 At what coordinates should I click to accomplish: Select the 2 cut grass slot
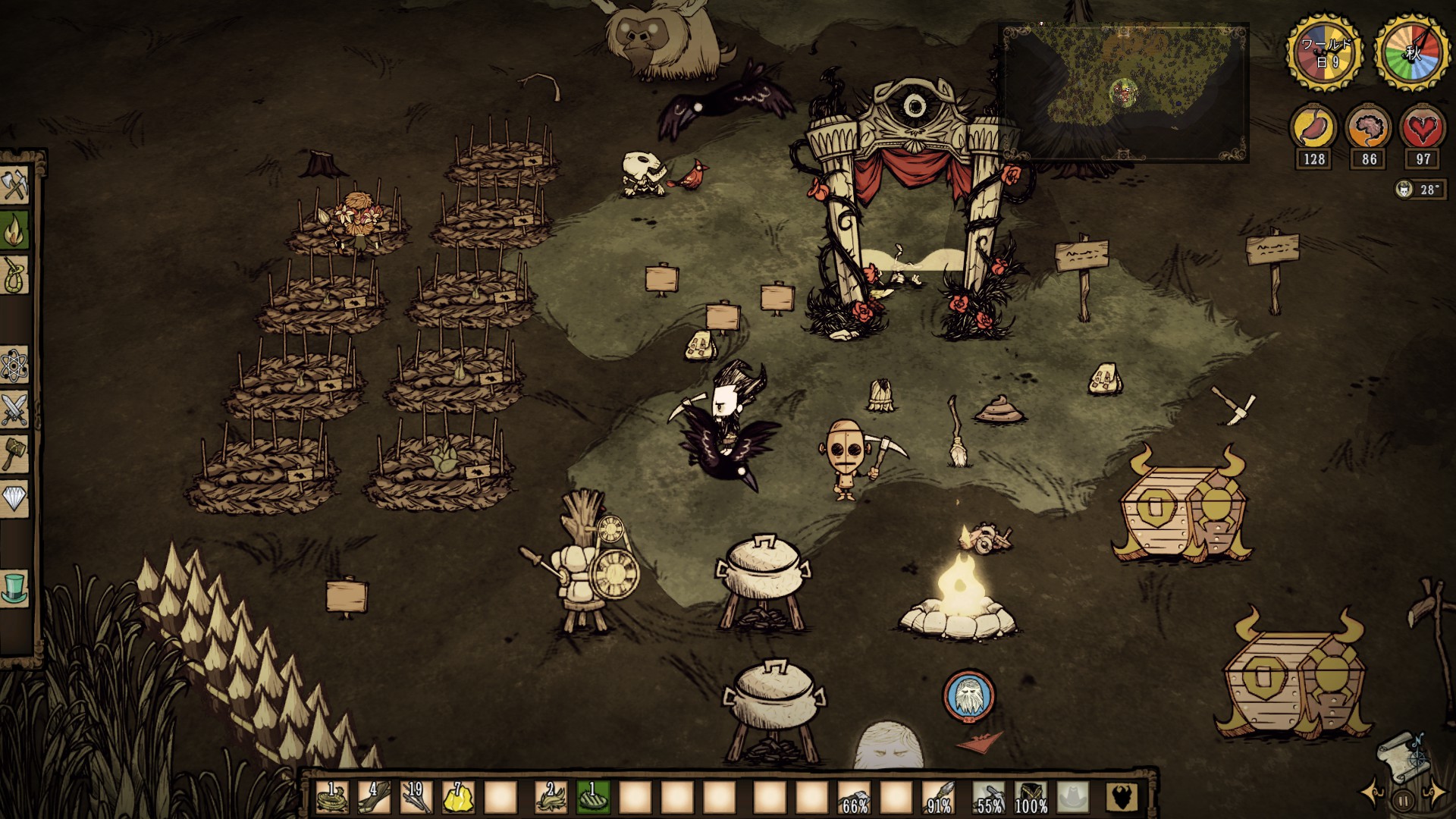tap(552, 798)
